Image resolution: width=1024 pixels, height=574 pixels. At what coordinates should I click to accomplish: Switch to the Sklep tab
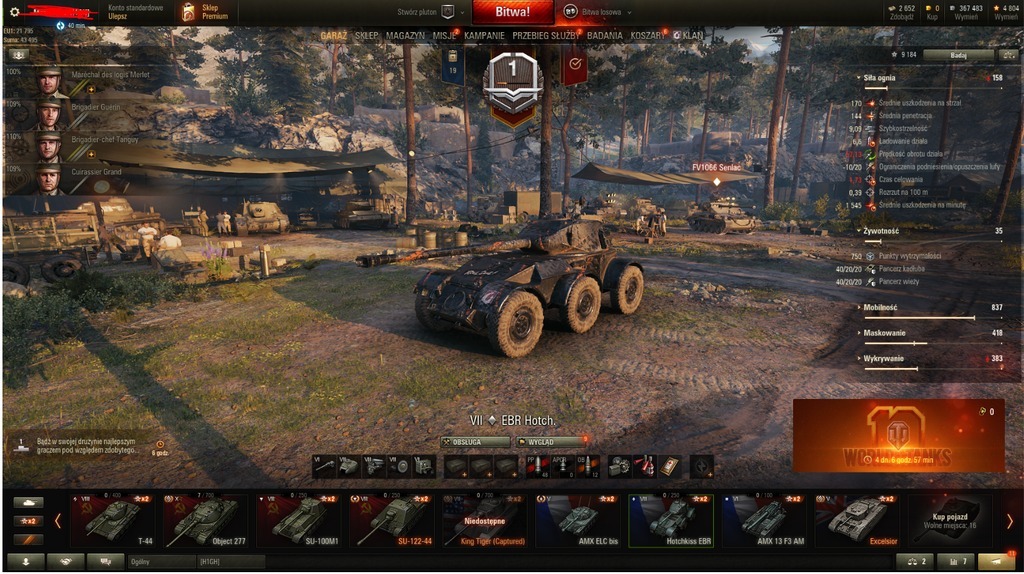366,35
